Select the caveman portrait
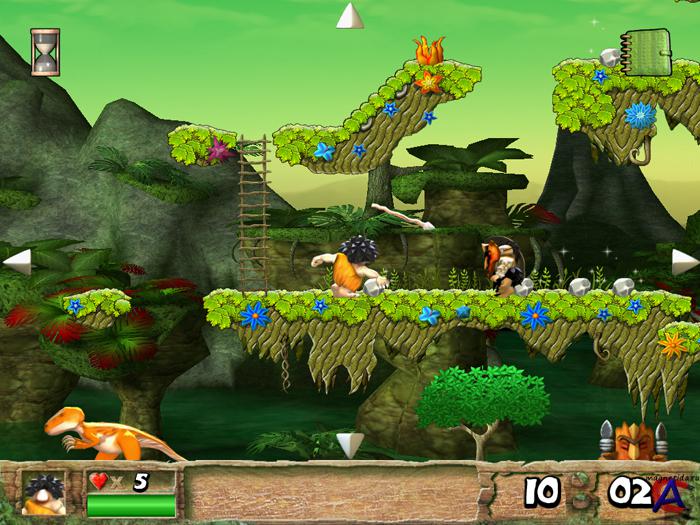This screenshot has height=525, width=700. click(43, 492)
